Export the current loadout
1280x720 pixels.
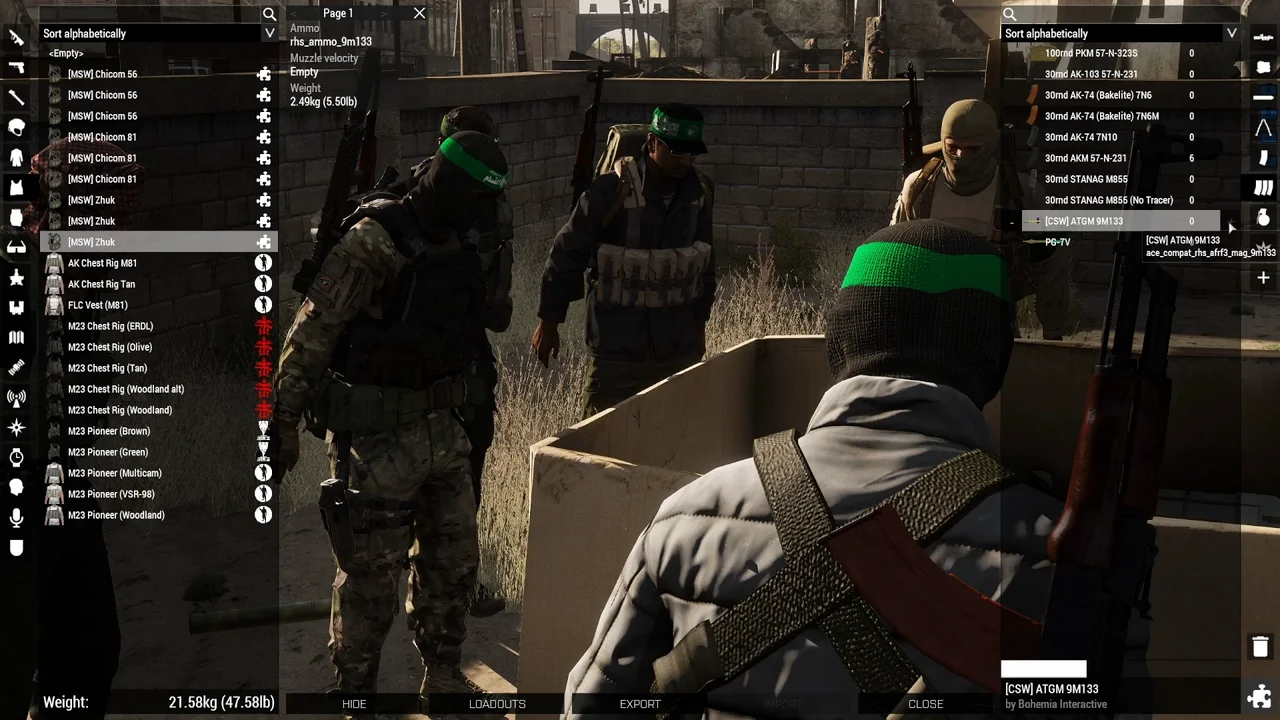pos(640,704)
